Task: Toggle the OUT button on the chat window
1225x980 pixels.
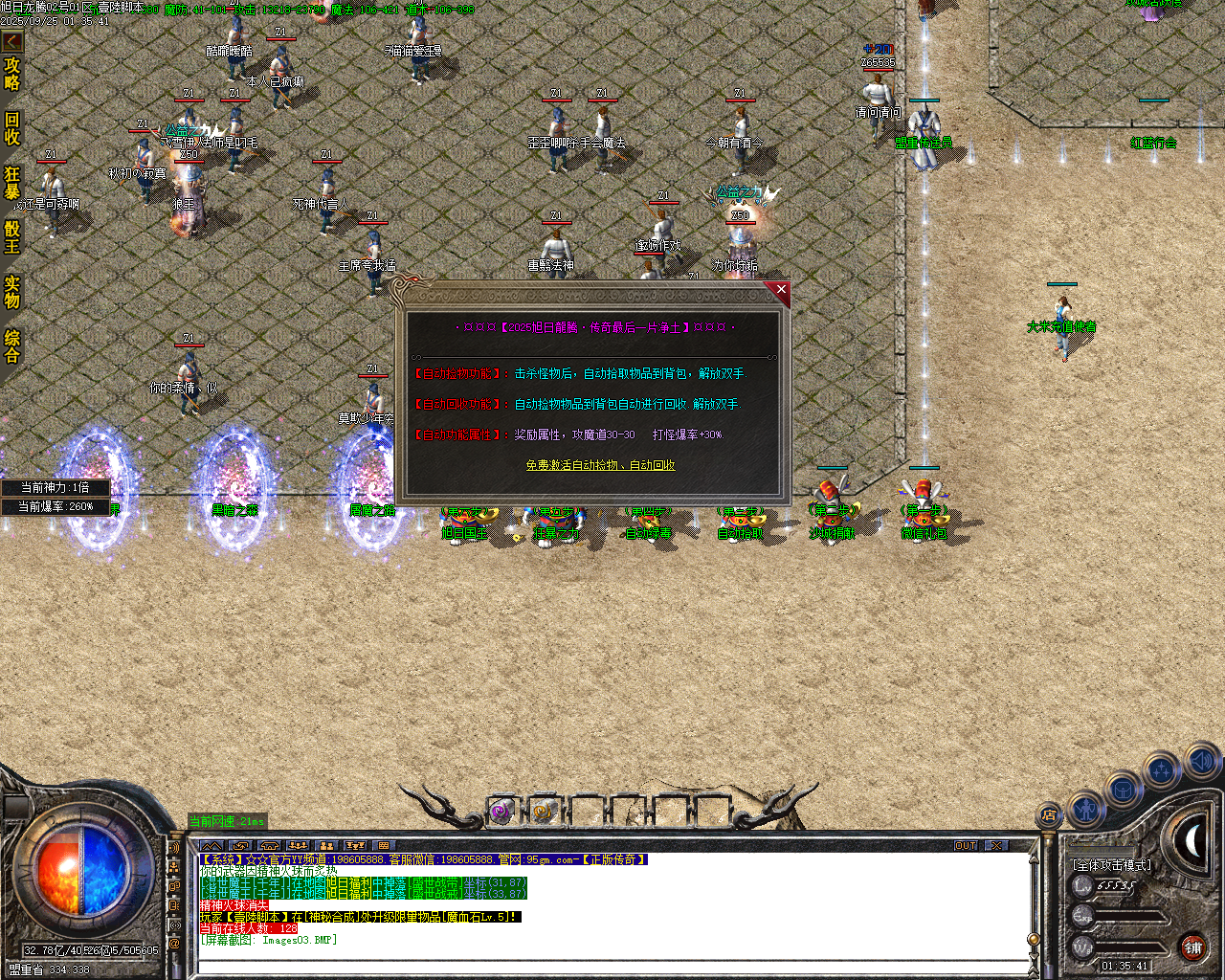Action: coord(967,845)
